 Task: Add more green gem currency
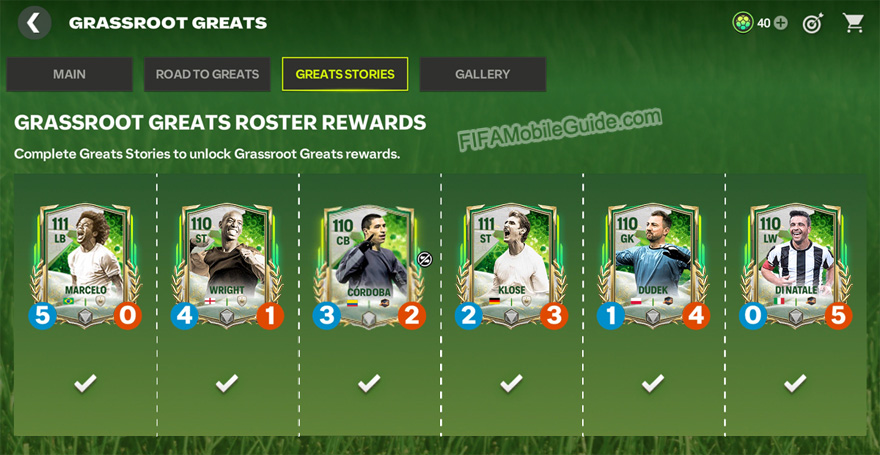781,23
